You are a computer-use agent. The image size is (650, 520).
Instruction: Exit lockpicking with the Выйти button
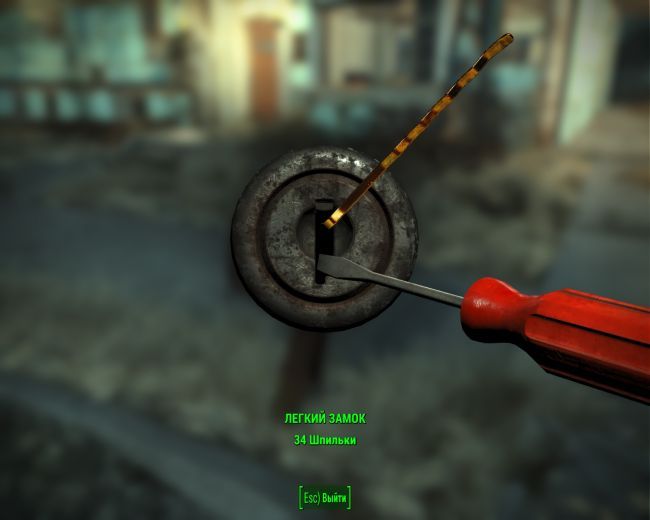325,497
